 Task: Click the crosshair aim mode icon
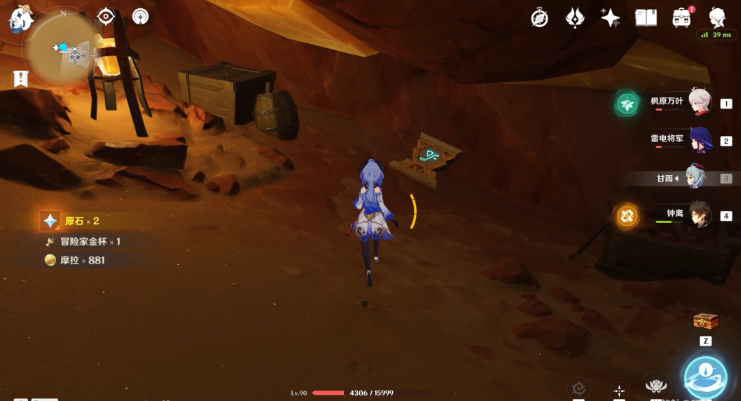(x=620, y=390)
